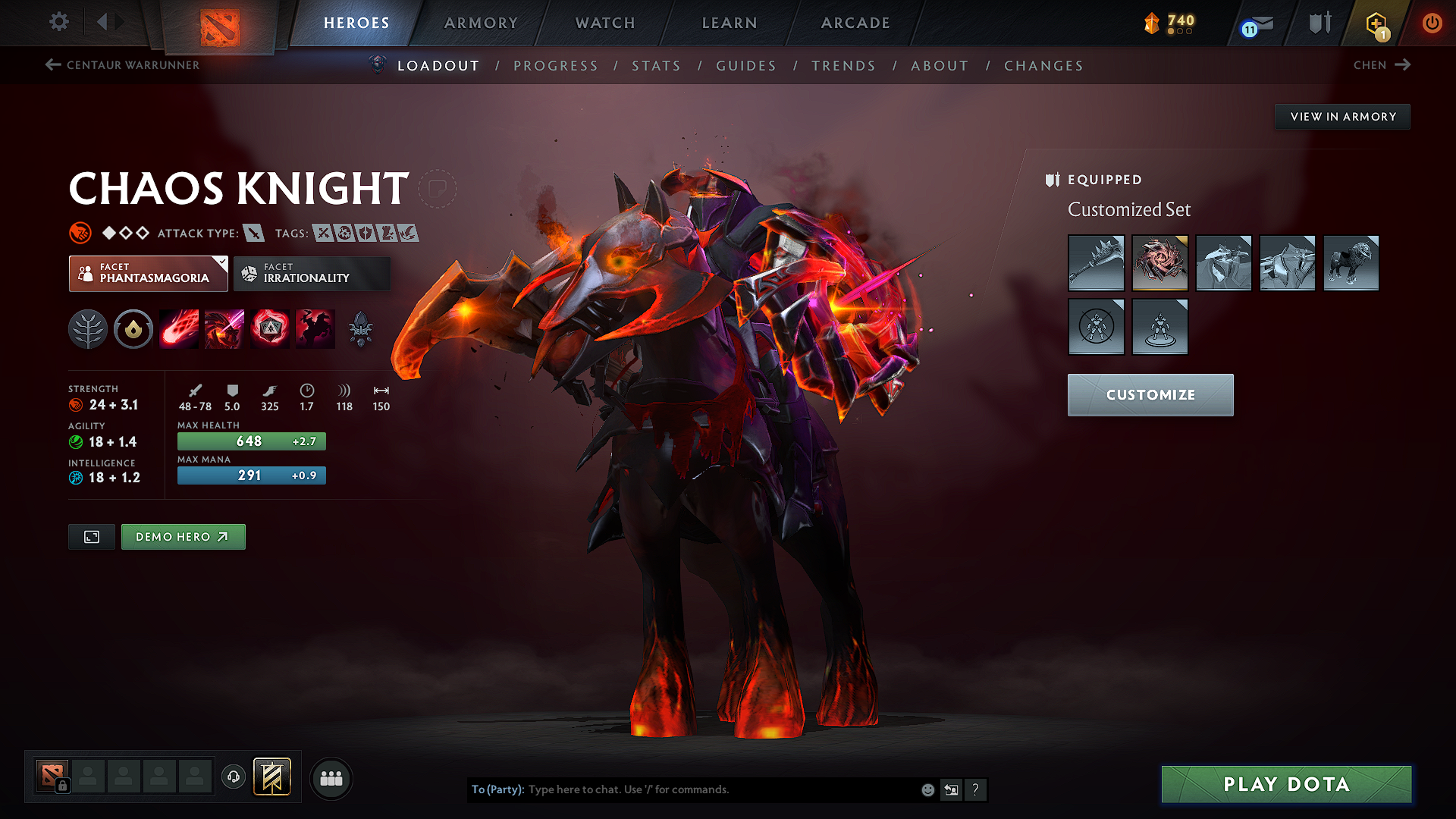Screen dimensions: 1456x819
Task: Open the Arcade tab
Action: (855, 23)
